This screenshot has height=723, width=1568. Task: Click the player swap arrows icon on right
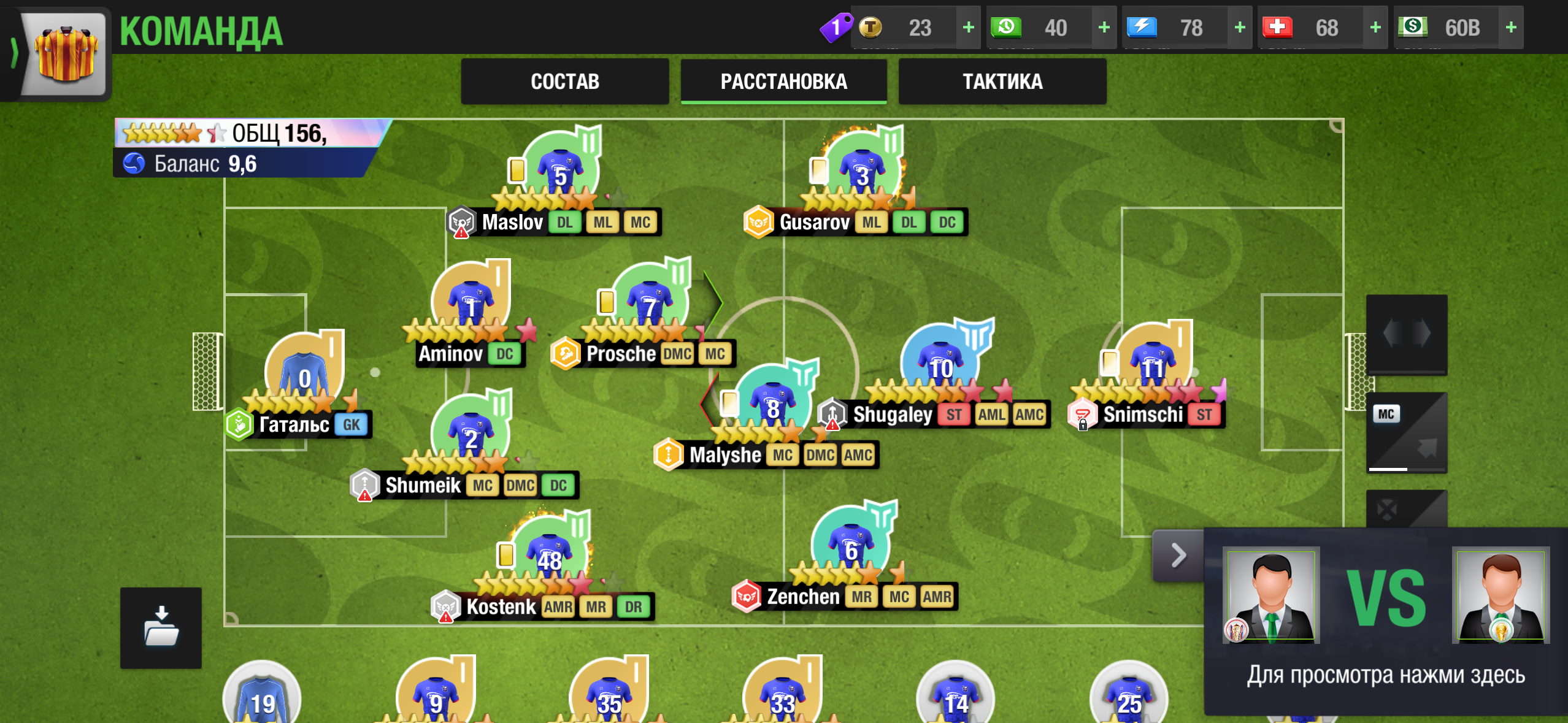(1408, 334)
